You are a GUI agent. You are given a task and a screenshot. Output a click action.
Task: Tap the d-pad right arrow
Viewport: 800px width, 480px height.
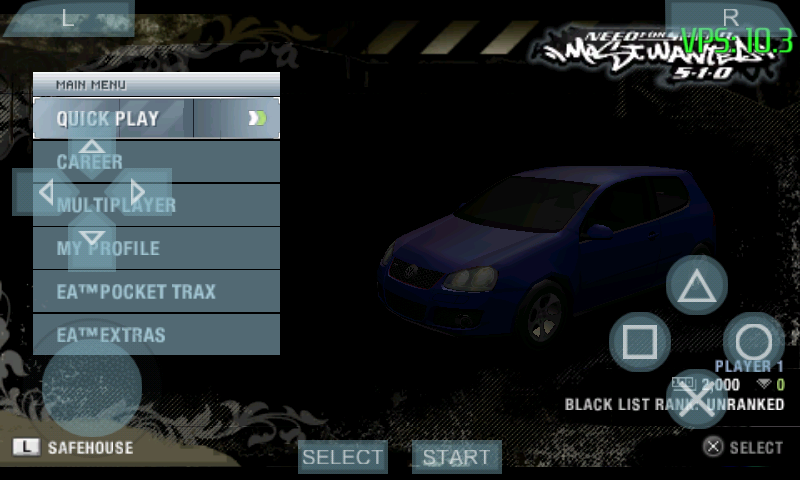coord(138,192)
